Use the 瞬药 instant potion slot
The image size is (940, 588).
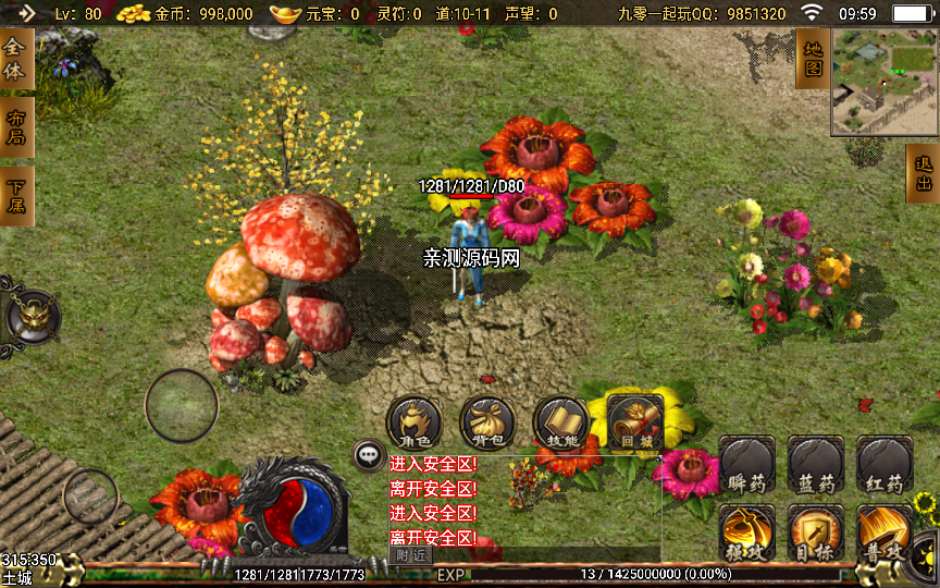coord(747,465)
